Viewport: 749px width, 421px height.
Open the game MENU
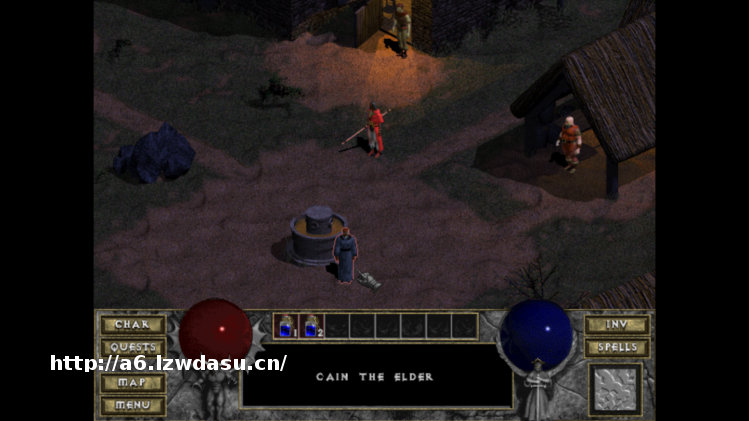[132, 404]
